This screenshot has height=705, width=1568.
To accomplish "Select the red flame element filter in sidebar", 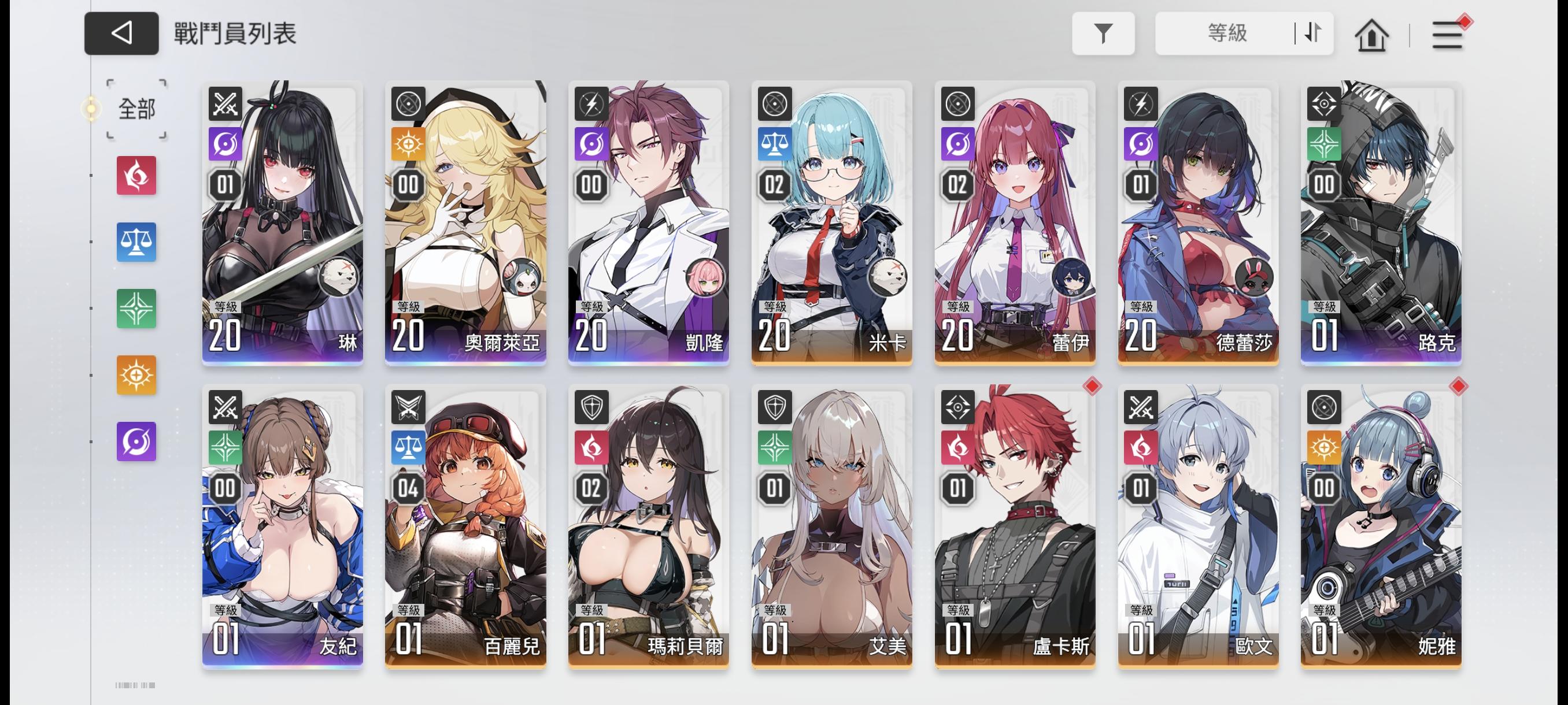I will (x=136, y=176).
